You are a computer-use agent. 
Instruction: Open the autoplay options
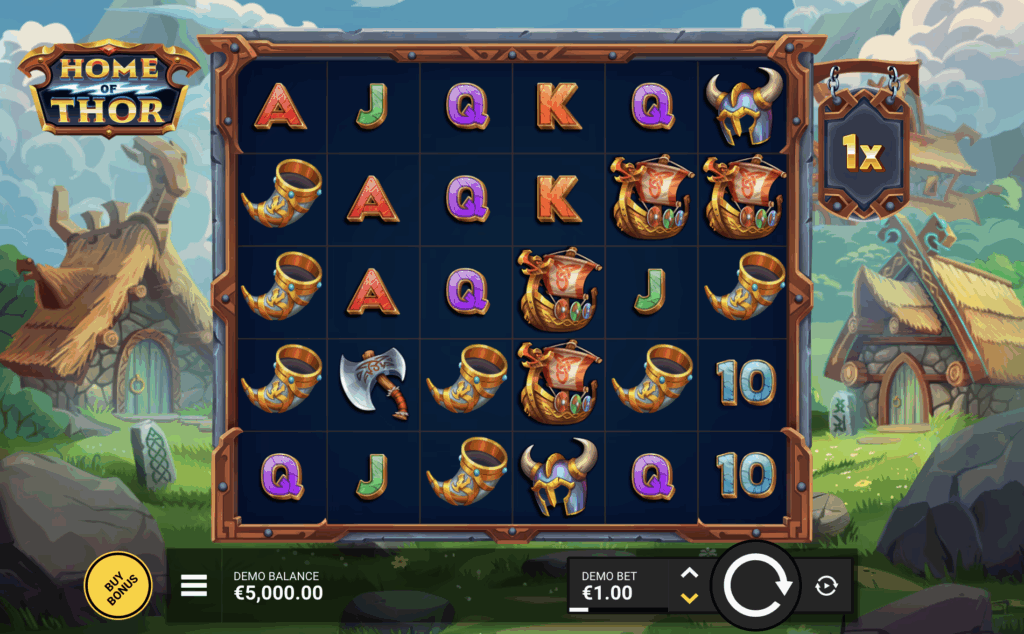pyautogui.click(x=826, y=586)
